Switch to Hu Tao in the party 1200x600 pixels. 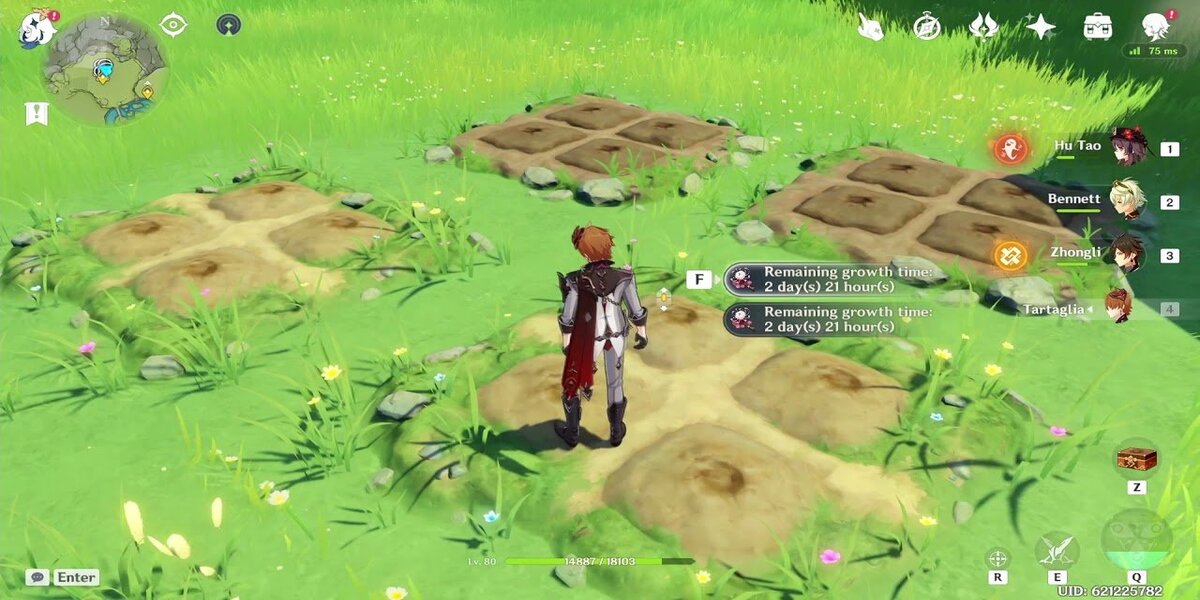[x=1128, y=148]
